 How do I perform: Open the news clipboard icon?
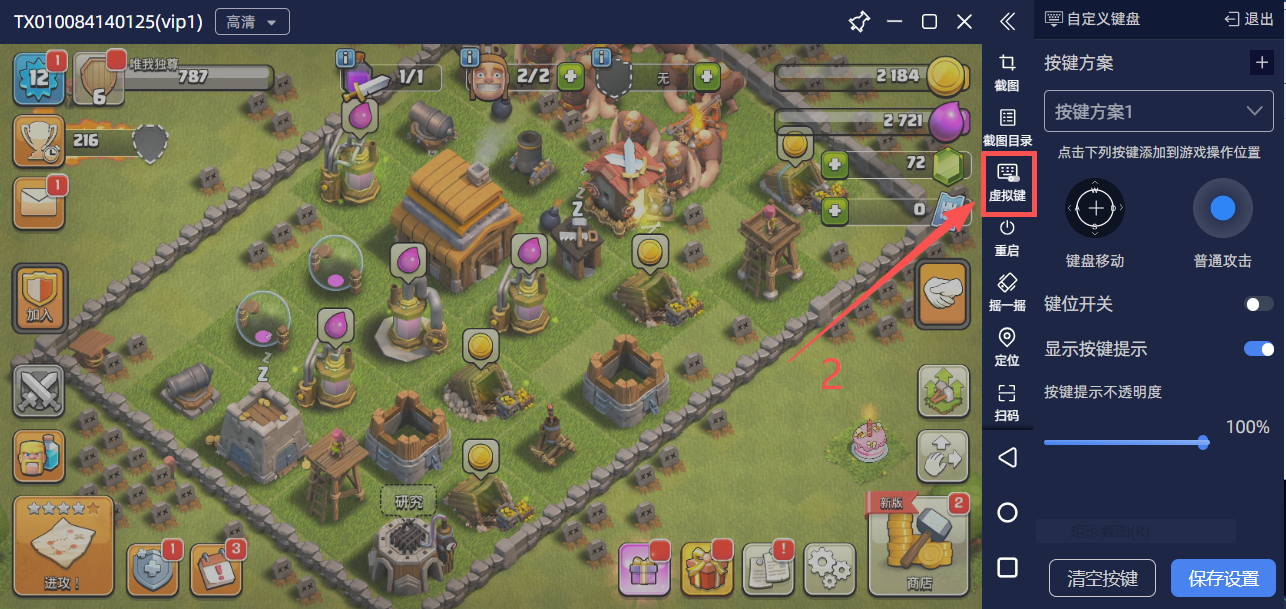(x=768, y=569)
